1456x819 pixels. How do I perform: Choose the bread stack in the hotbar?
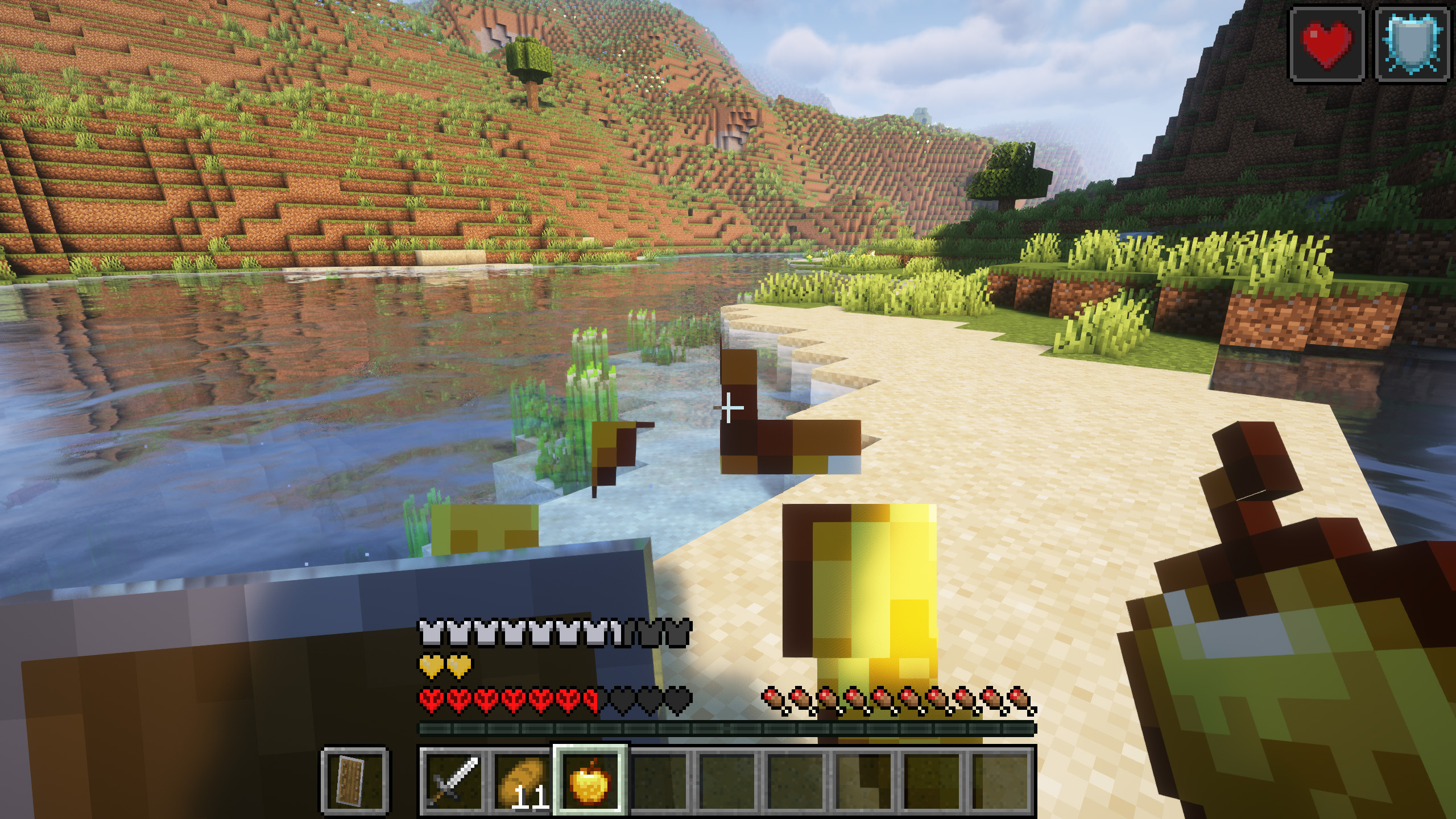click(x=522, y=780)
